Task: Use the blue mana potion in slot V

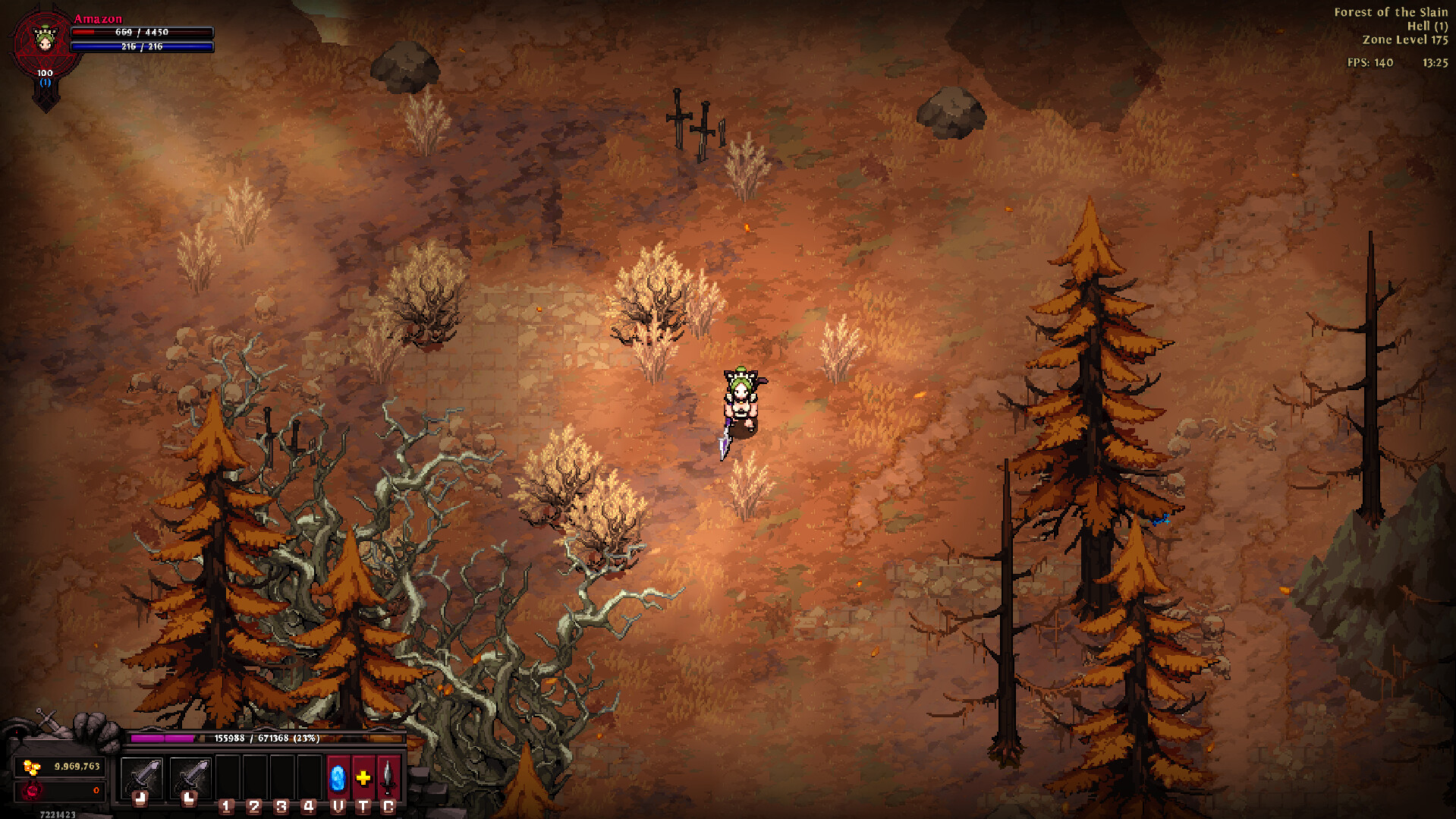Action: coord(337,777)
